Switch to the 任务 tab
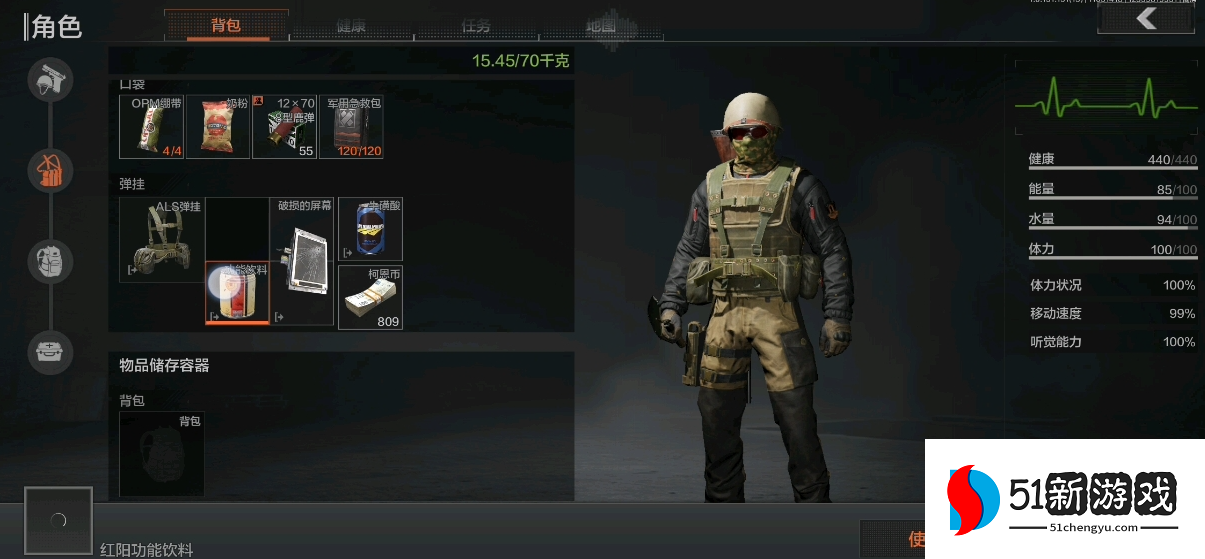1205x559 pixels. (x=476, y=26)
